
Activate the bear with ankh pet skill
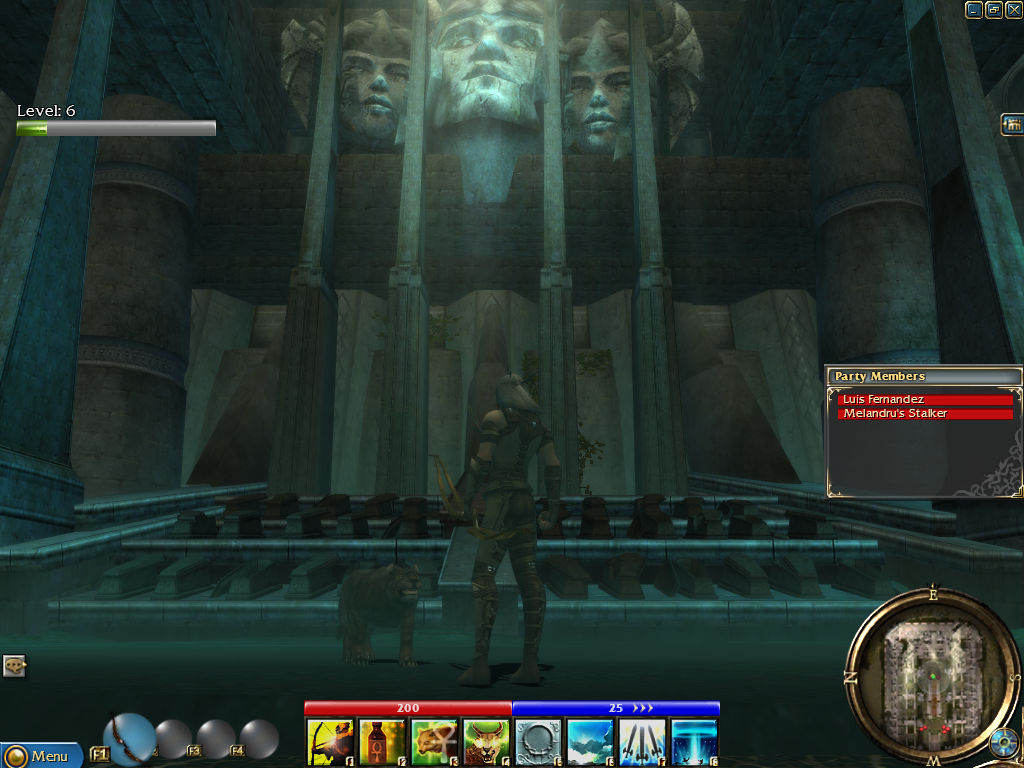pyautogui.click(x=434, y=742)
